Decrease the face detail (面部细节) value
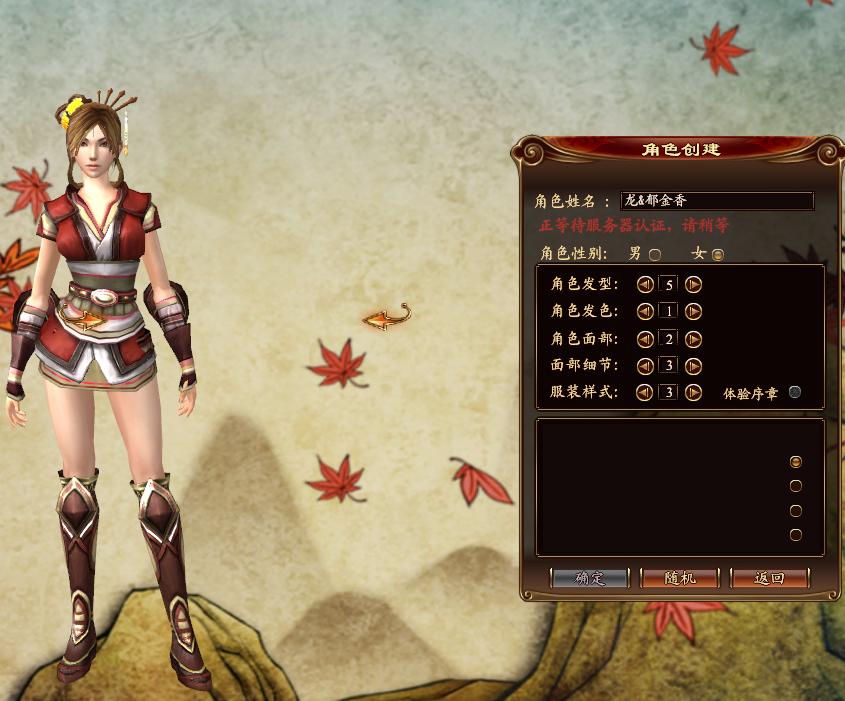The width and height of the screenshot is (845, 701). [645, 365]
